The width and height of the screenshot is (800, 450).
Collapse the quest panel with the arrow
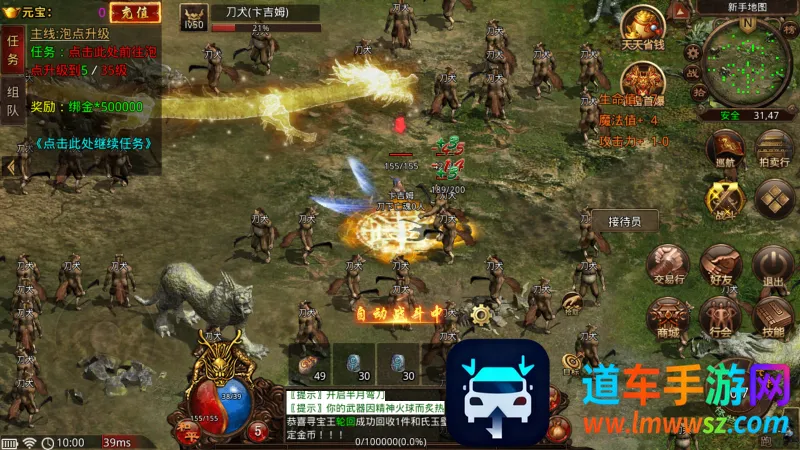point(10,167)
